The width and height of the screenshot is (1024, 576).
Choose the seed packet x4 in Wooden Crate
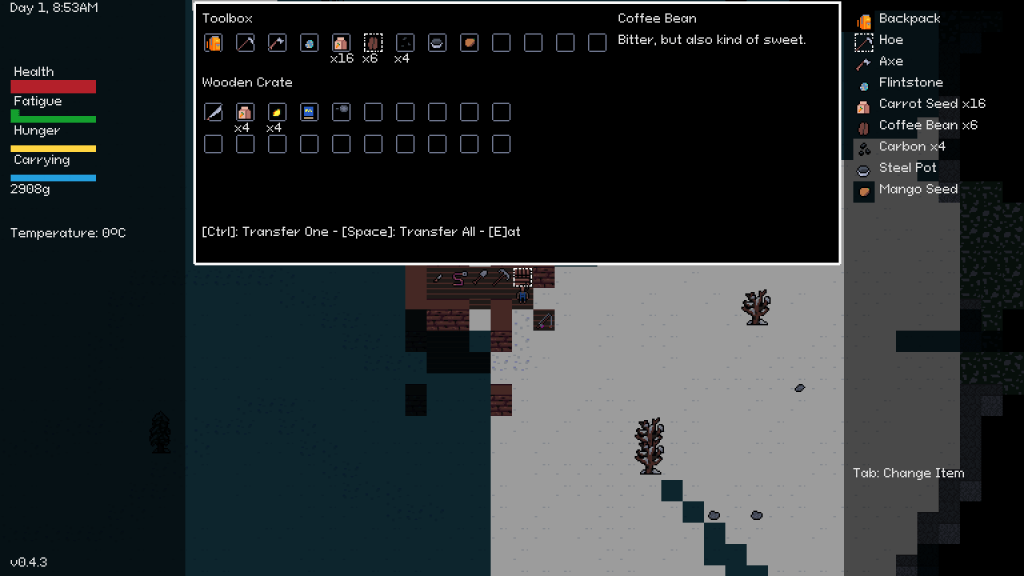click(x=245, y=112)
